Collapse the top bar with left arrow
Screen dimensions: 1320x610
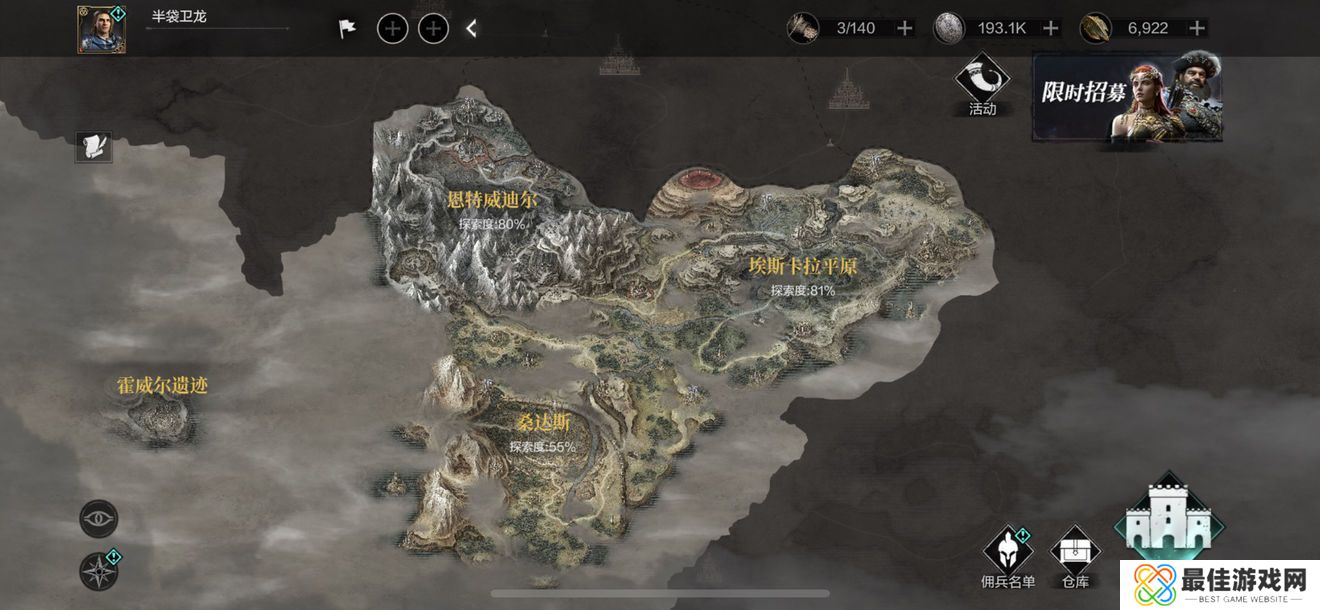[472, 29]
